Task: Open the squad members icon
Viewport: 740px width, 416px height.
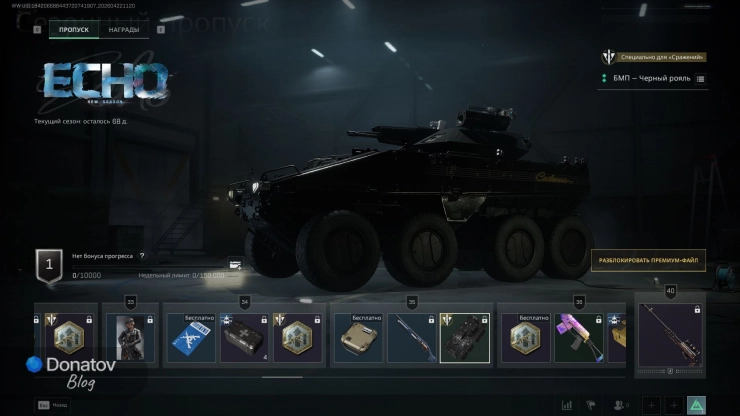Action: (x=621, y=405)
